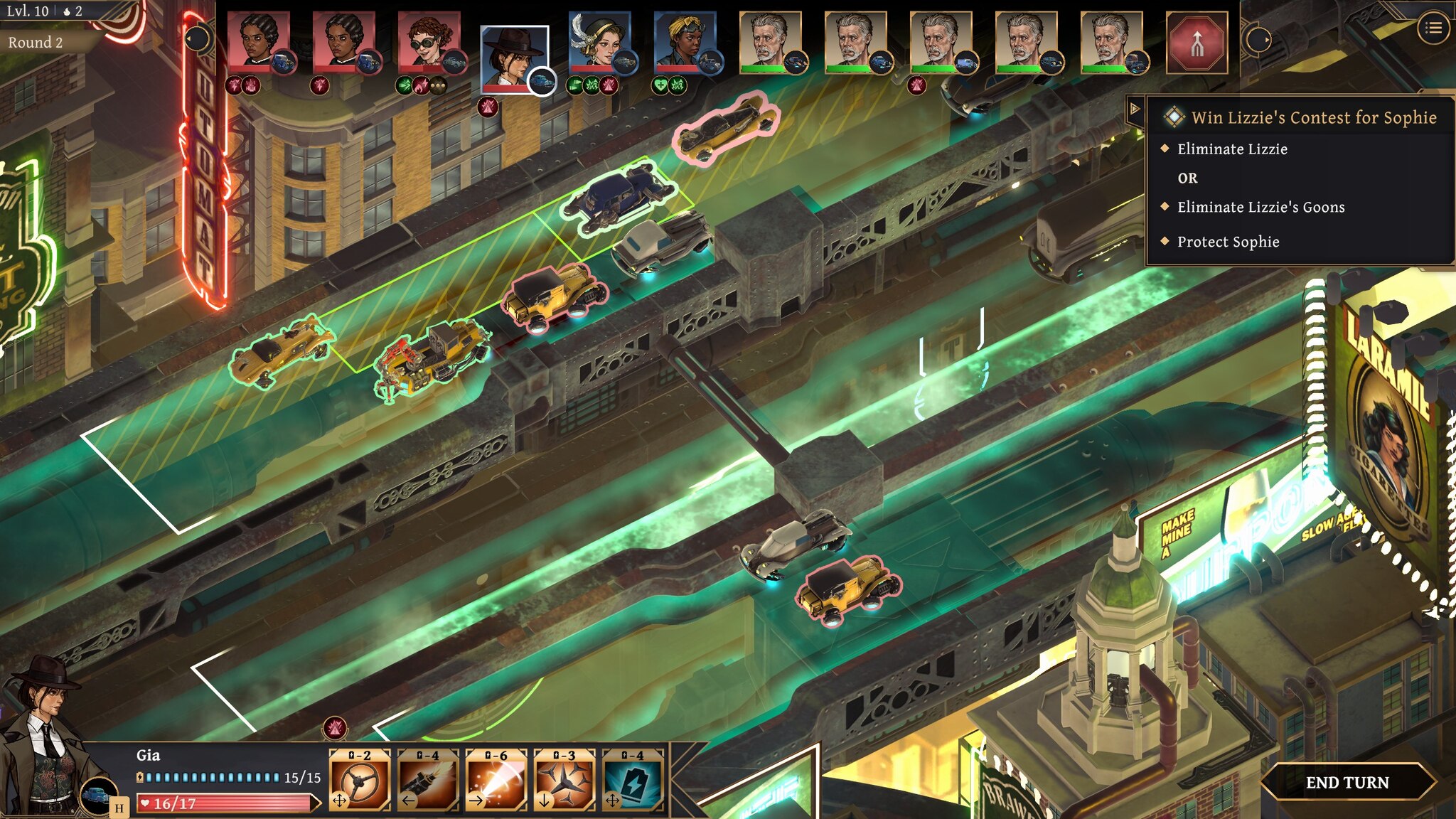Select the caltrops spikes ability
The height and width of the screenshot is (819, 1456).
click(x=564, y=780)
